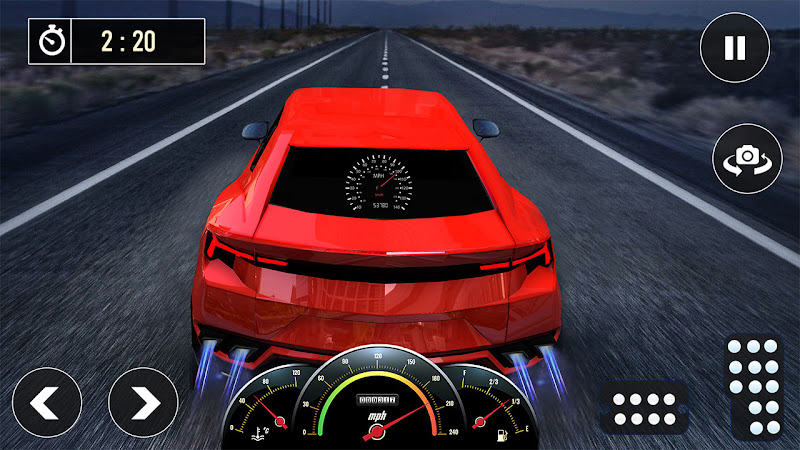Steer left with the left arrow
800x450 pixels.
[46, 402]
